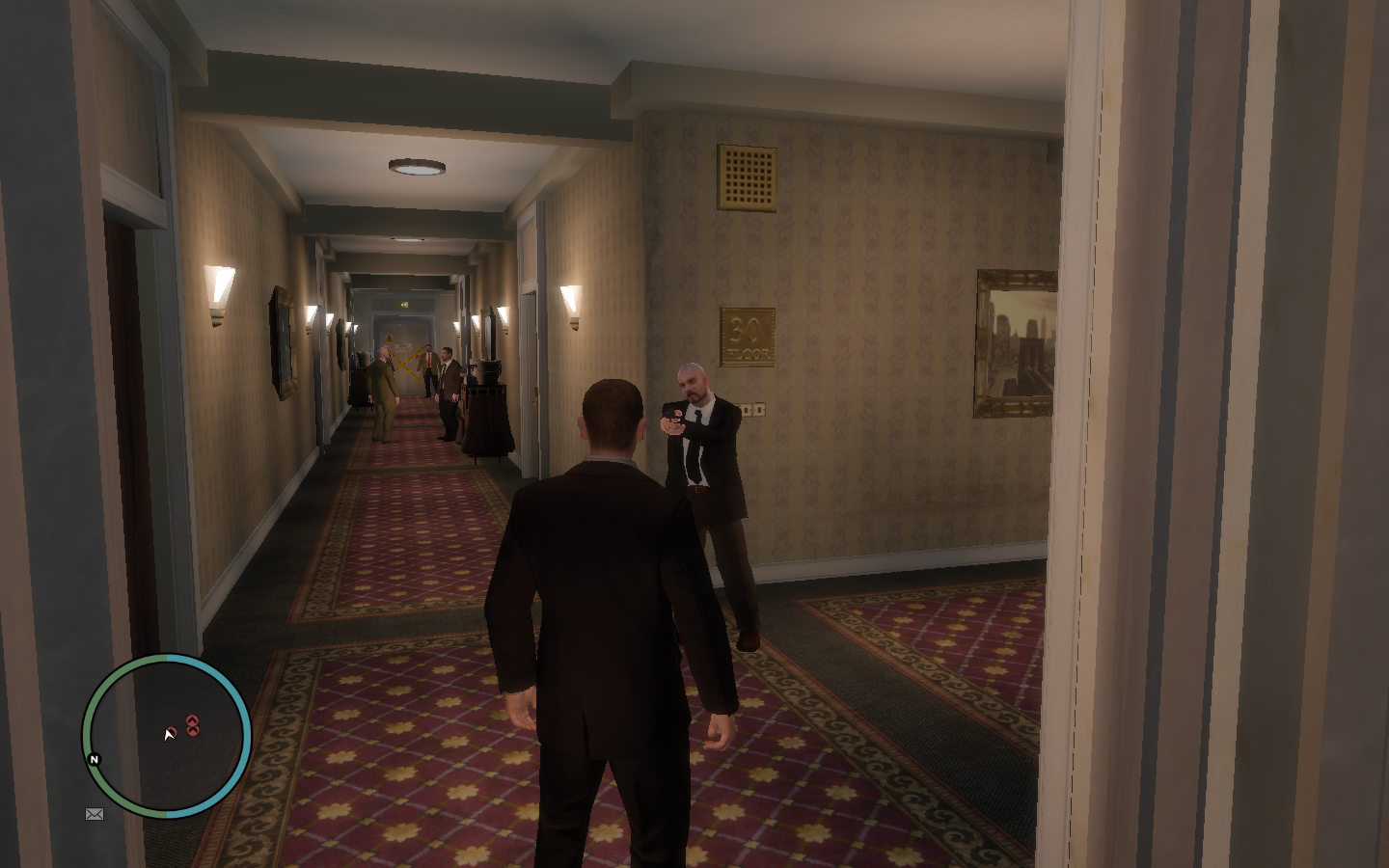Toggle the ceiling light fixture in the hallway

pyautogui.click(x=416, y=165)
